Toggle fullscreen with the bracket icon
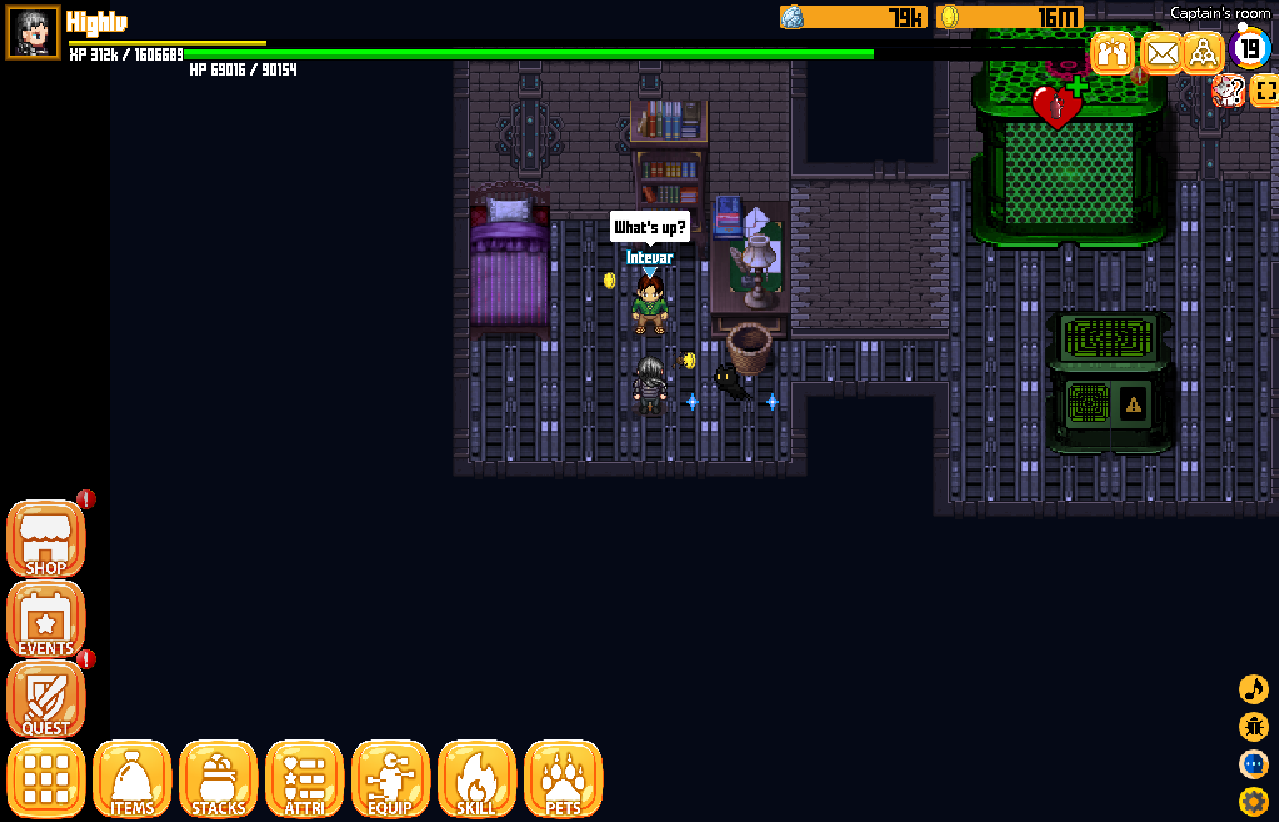Screen dimensions: 1279x822 point(1264,91)
